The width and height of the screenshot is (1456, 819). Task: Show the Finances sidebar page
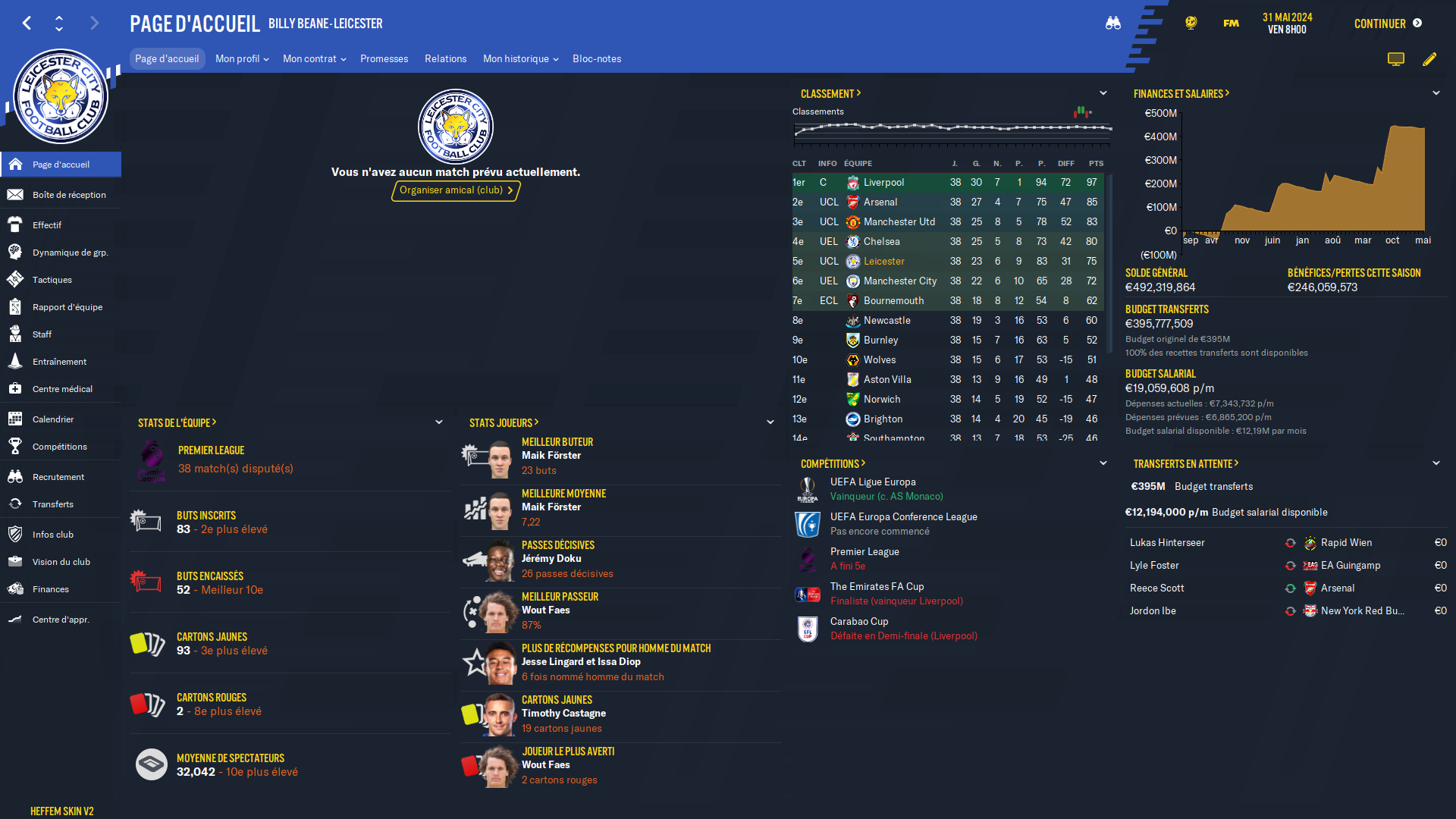(51, 589)
